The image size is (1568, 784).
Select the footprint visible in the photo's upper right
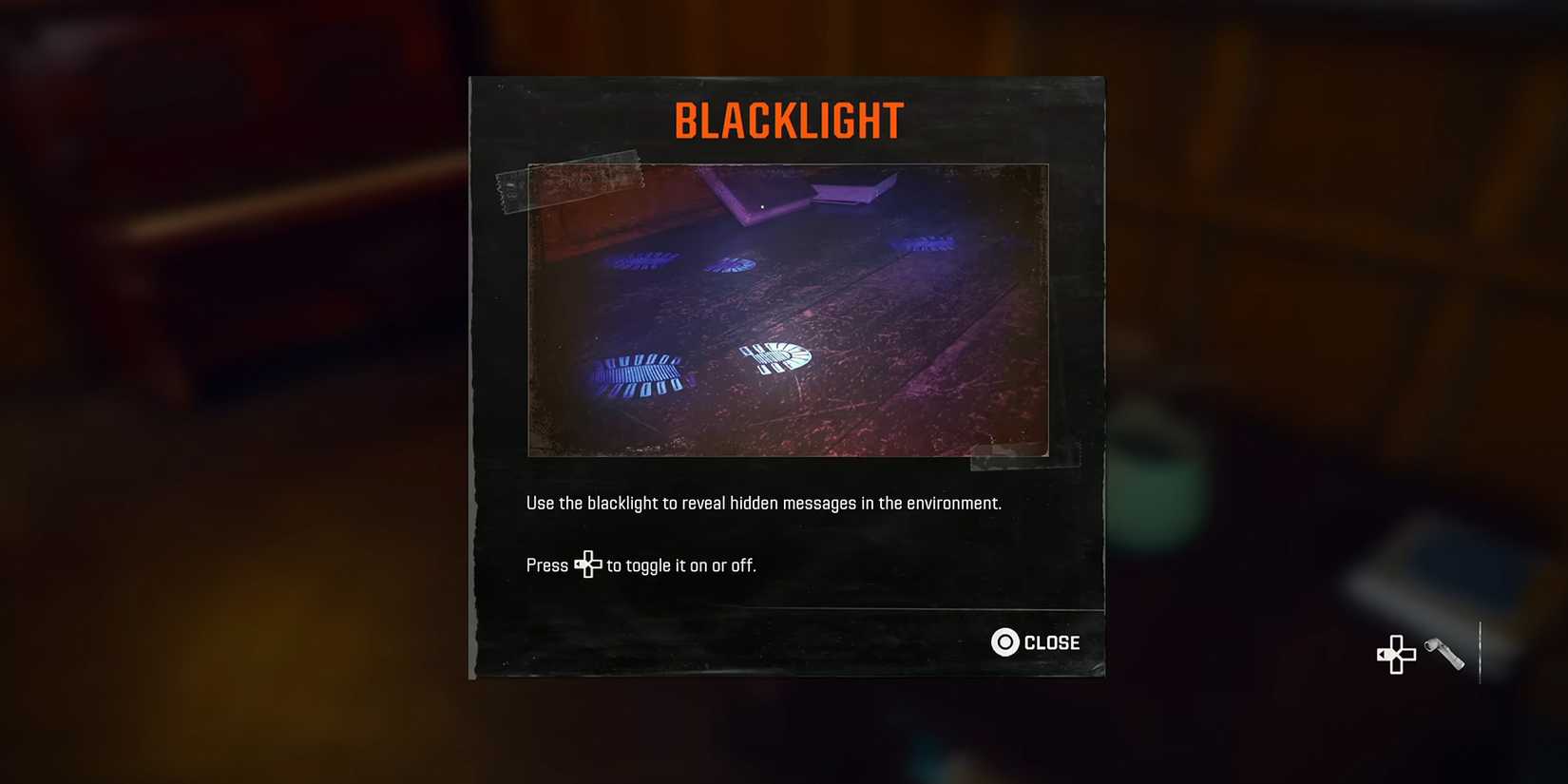click(922, 245)
